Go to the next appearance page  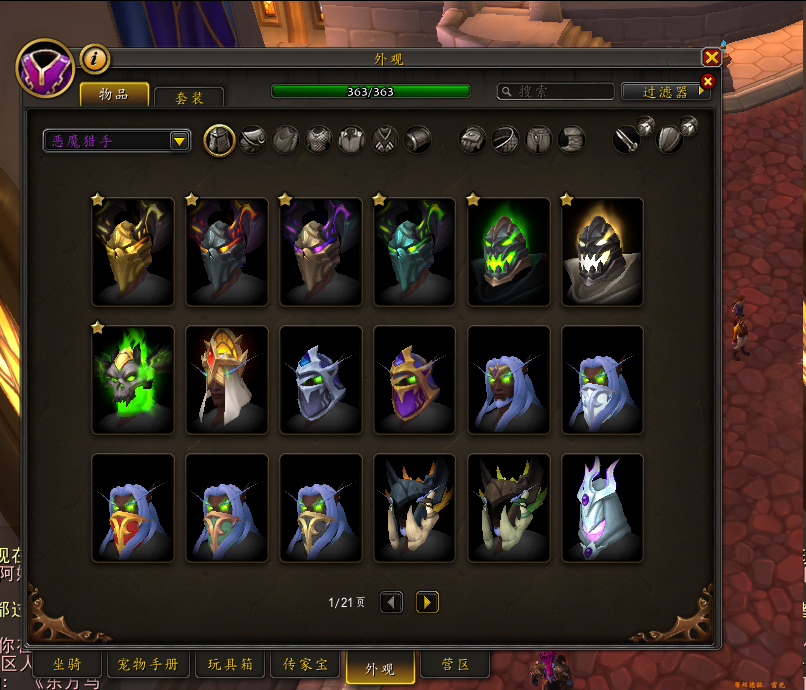427,602
